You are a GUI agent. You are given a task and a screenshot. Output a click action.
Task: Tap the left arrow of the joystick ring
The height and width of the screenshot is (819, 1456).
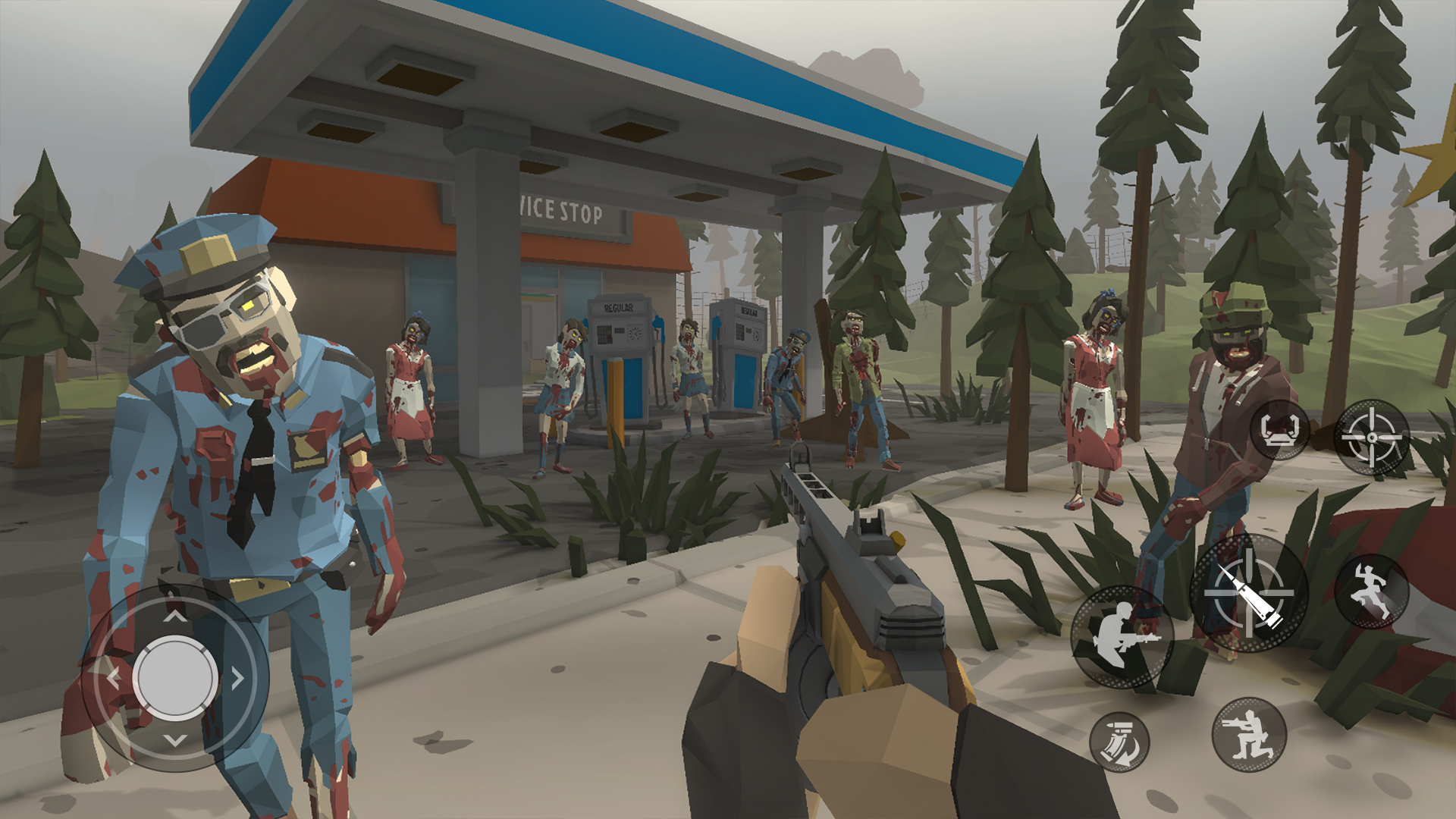(x=112, y=679)
